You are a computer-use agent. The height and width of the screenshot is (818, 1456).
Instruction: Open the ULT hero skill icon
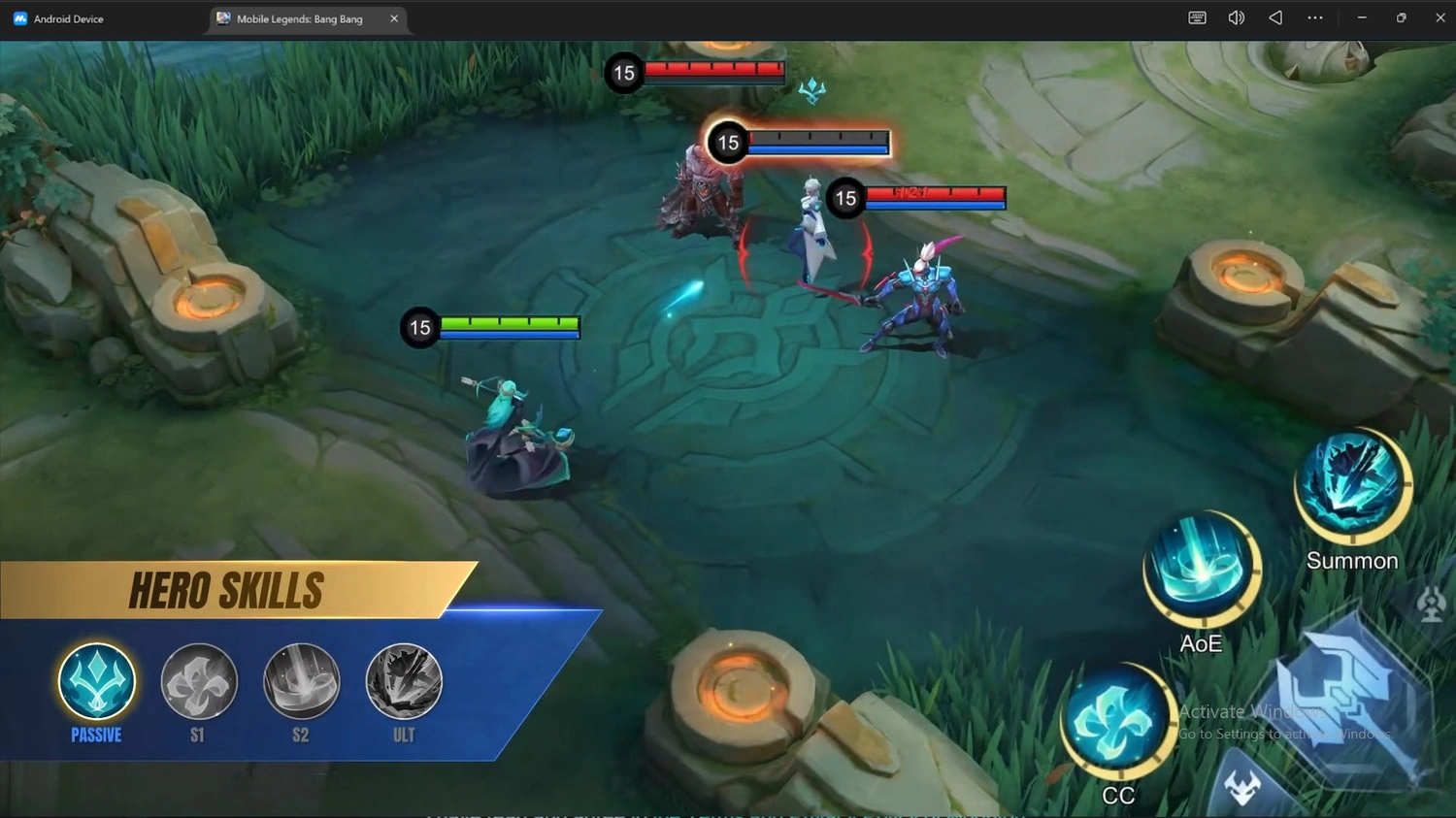(404, 682)
